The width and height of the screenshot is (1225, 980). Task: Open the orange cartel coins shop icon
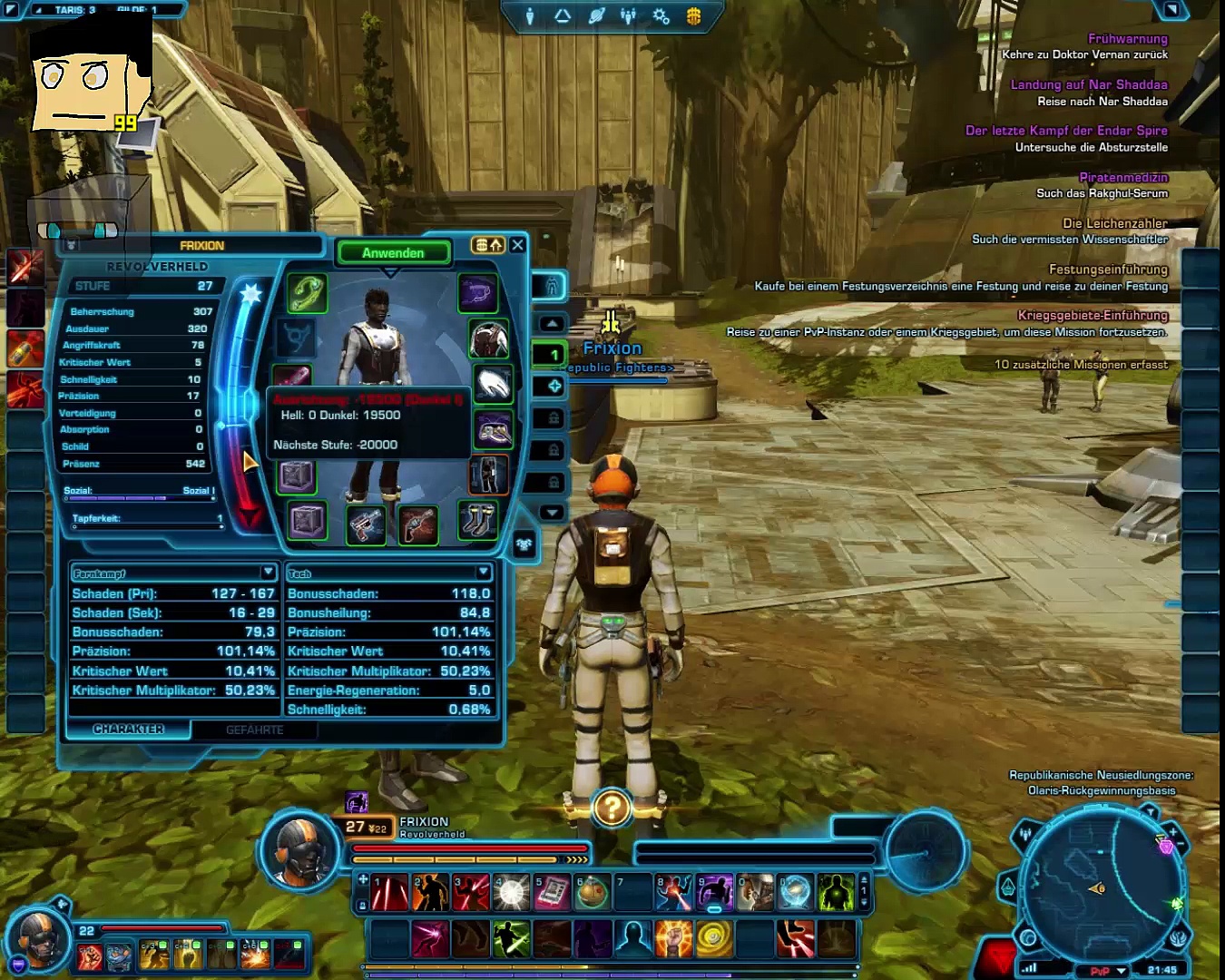click(x=693, y=16)
